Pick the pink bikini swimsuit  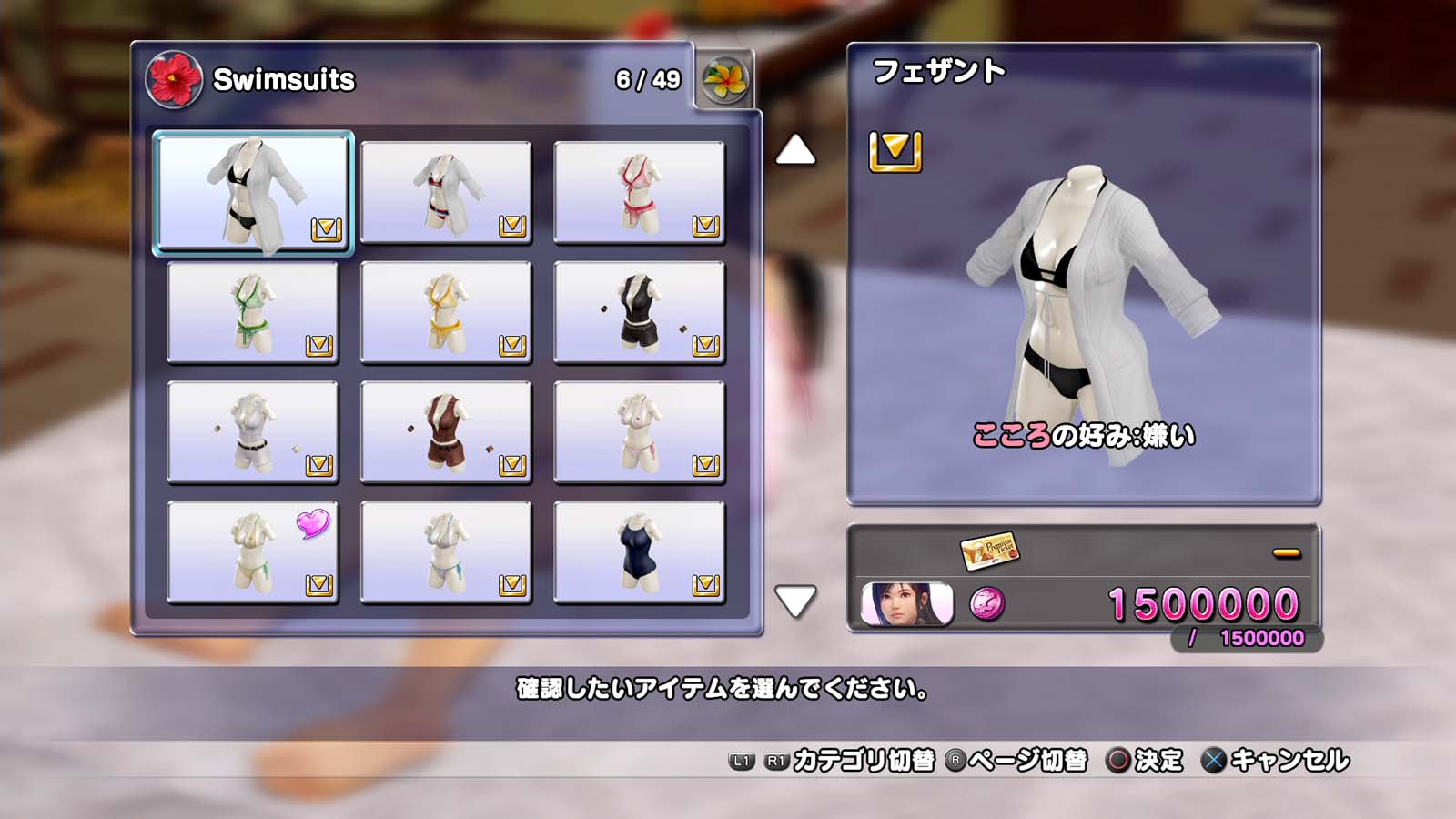tap(639, 192)
